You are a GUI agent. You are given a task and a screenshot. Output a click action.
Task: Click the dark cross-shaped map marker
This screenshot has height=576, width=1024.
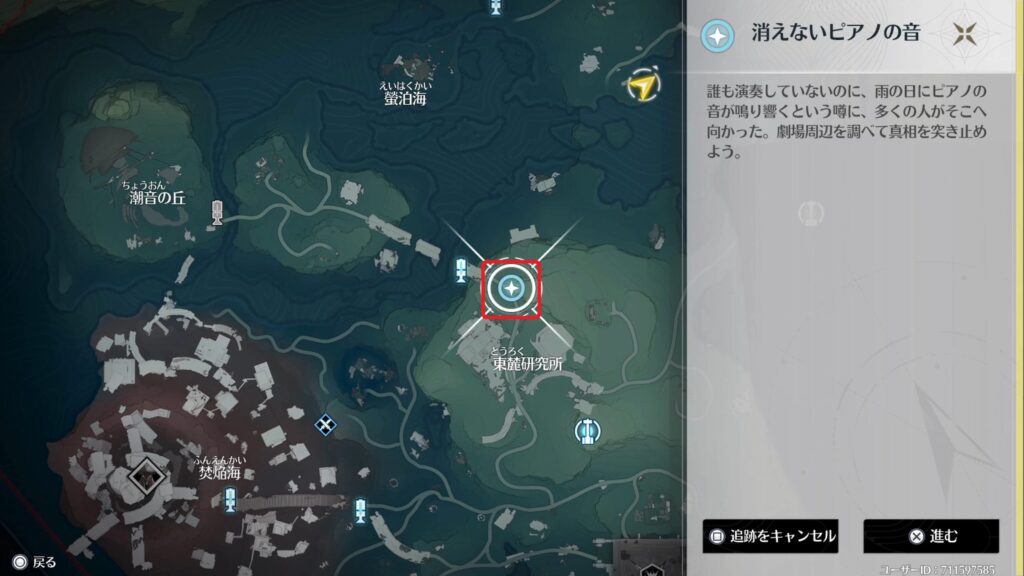[x=325, y=424]
